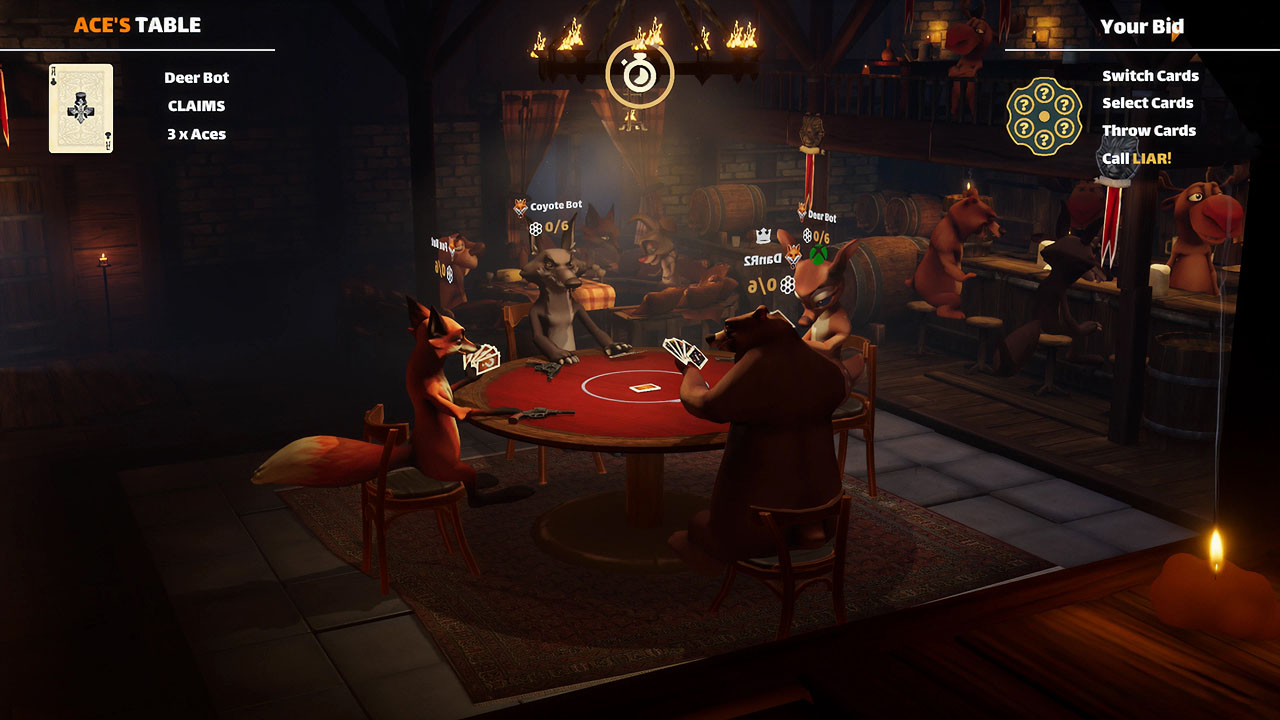Select Coyote Bot's fox avatar icon

[x=519, y=207]
